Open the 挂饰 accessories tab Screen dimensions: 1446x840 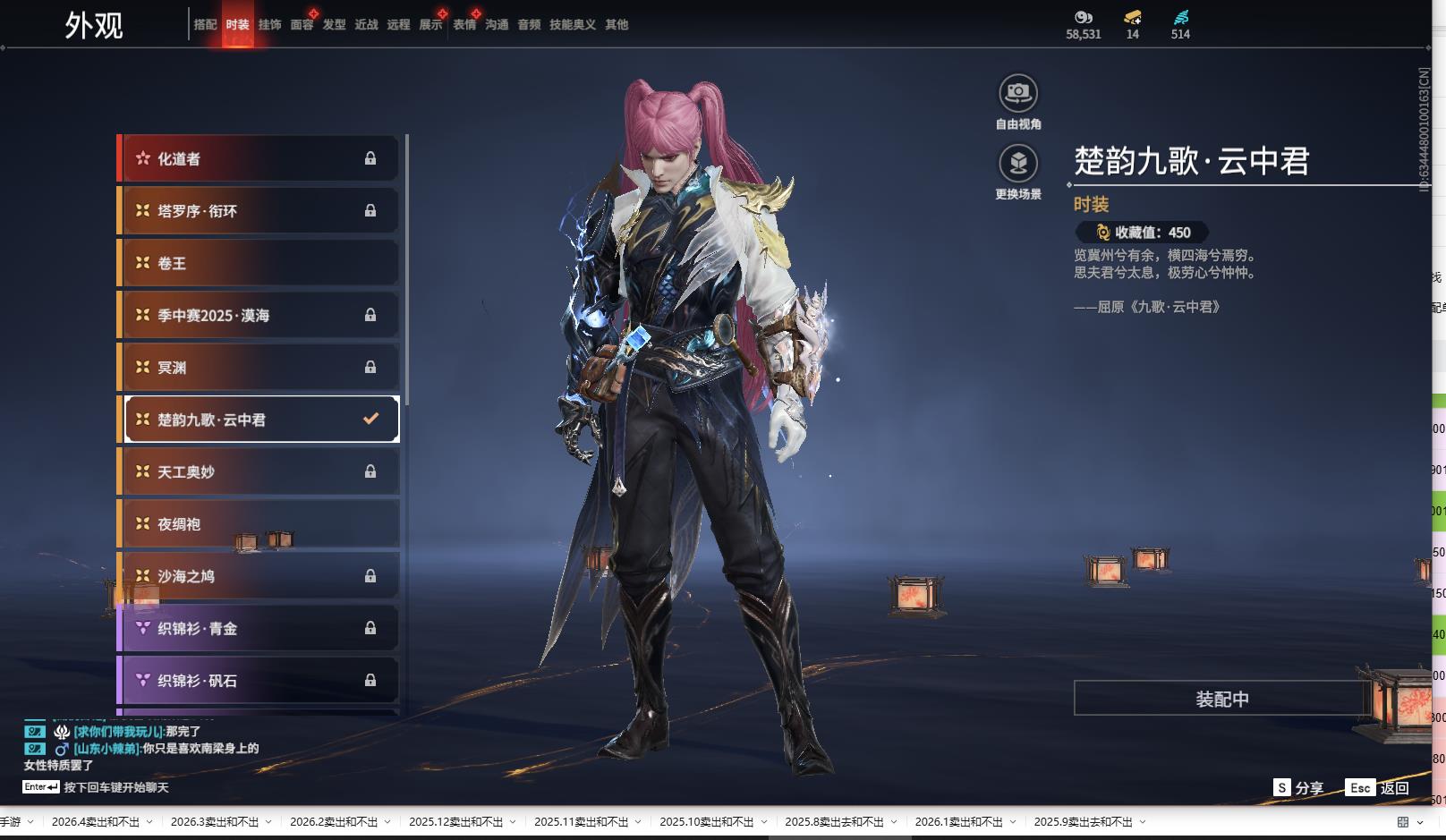click(x=269, y=25)
